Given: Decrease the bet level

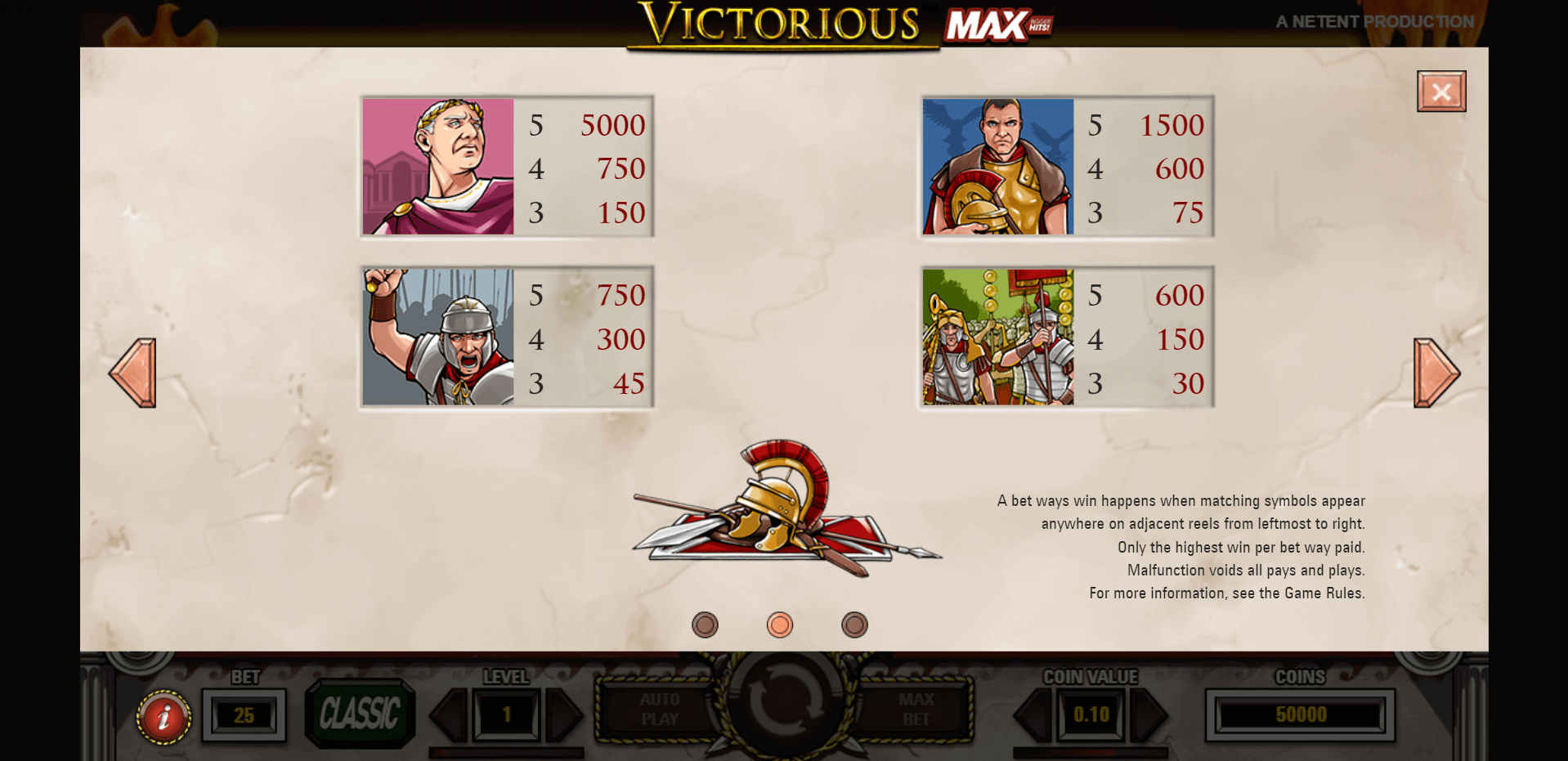Looking at the screenshot, I should point(450,715).
